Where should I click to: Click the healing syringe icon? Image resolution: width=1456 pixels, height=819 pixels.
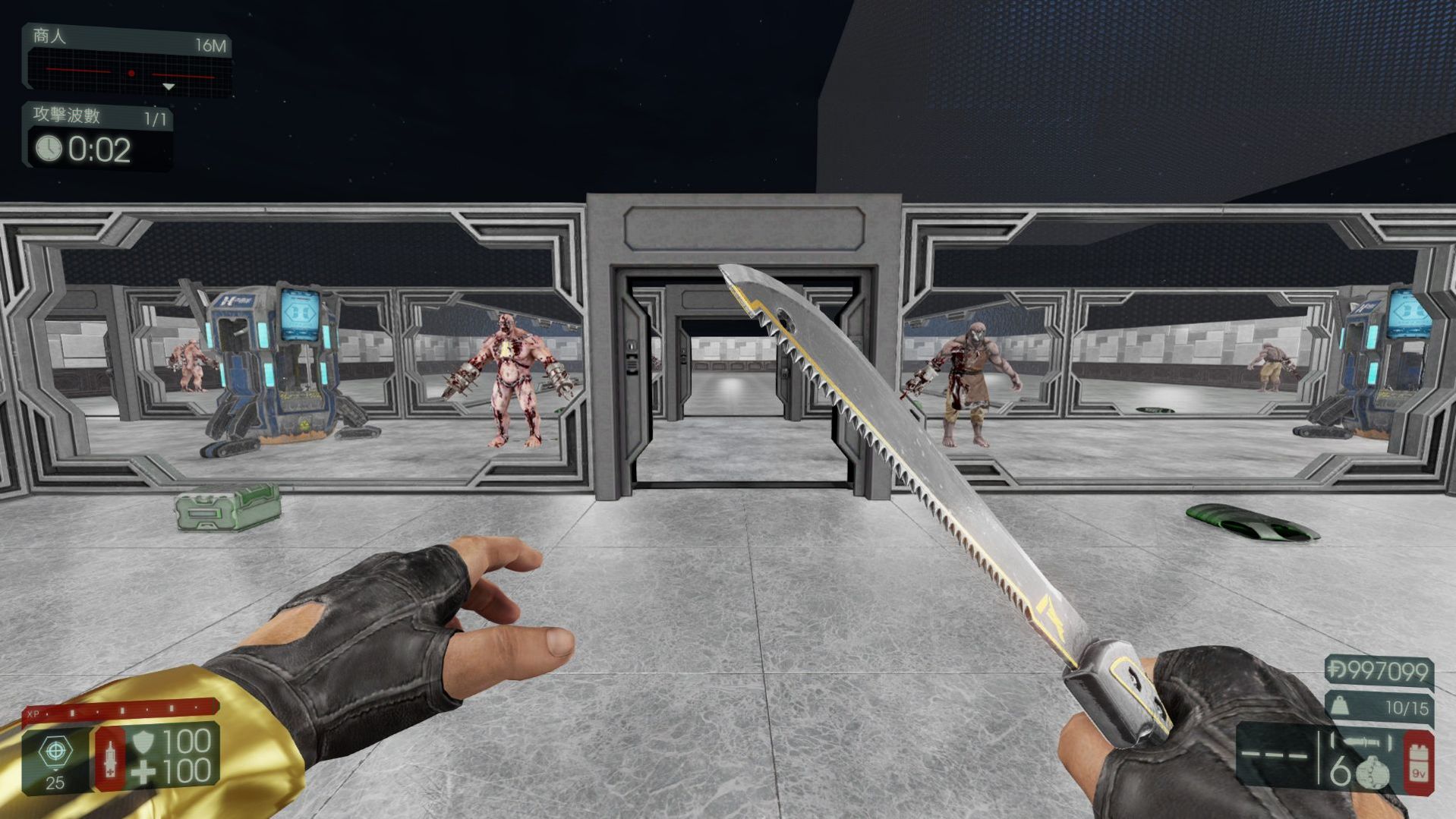(111, 759)
